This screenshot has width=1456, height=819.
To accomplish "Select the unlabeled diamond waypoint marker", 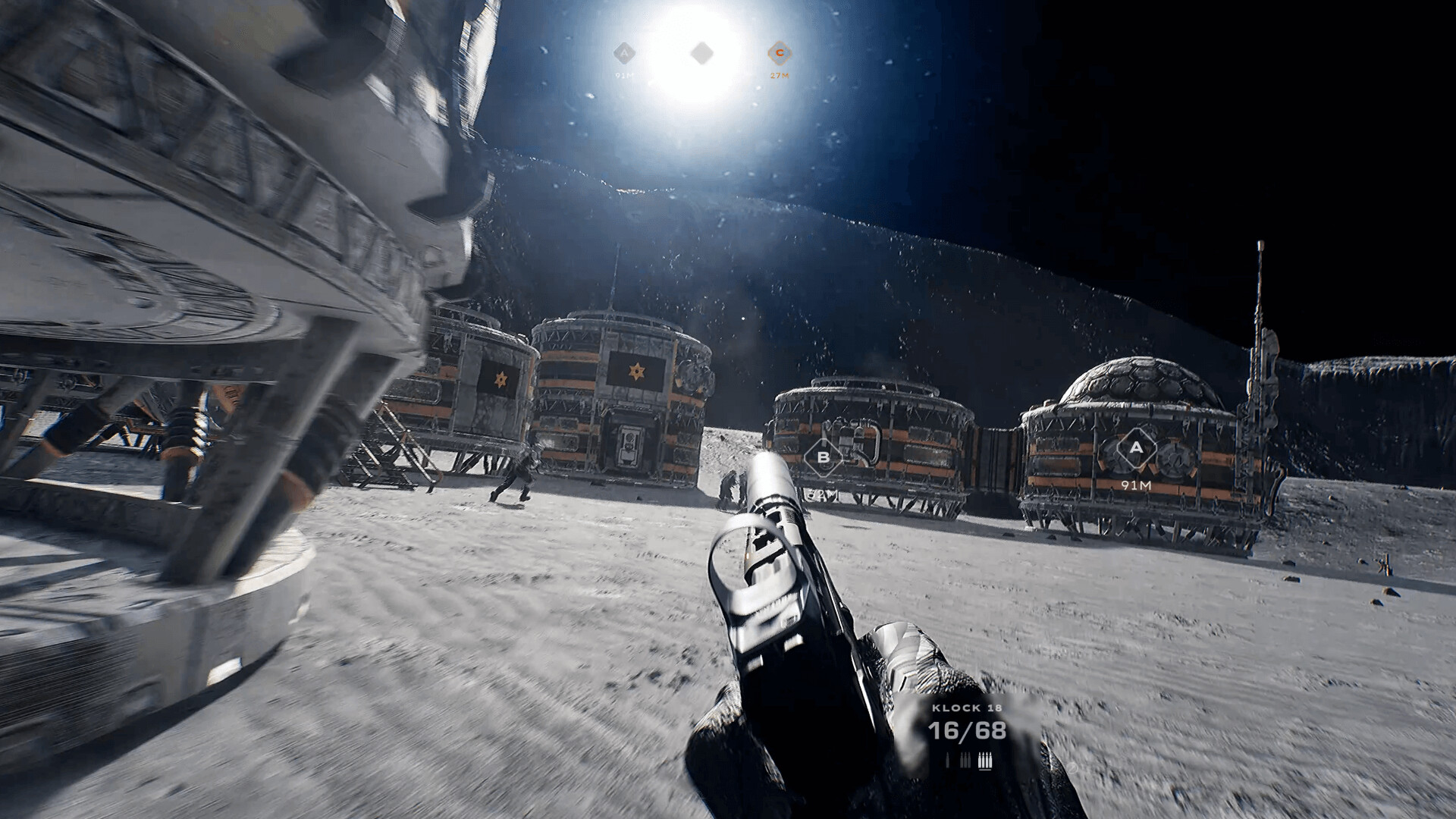I will tap(702, 53).
